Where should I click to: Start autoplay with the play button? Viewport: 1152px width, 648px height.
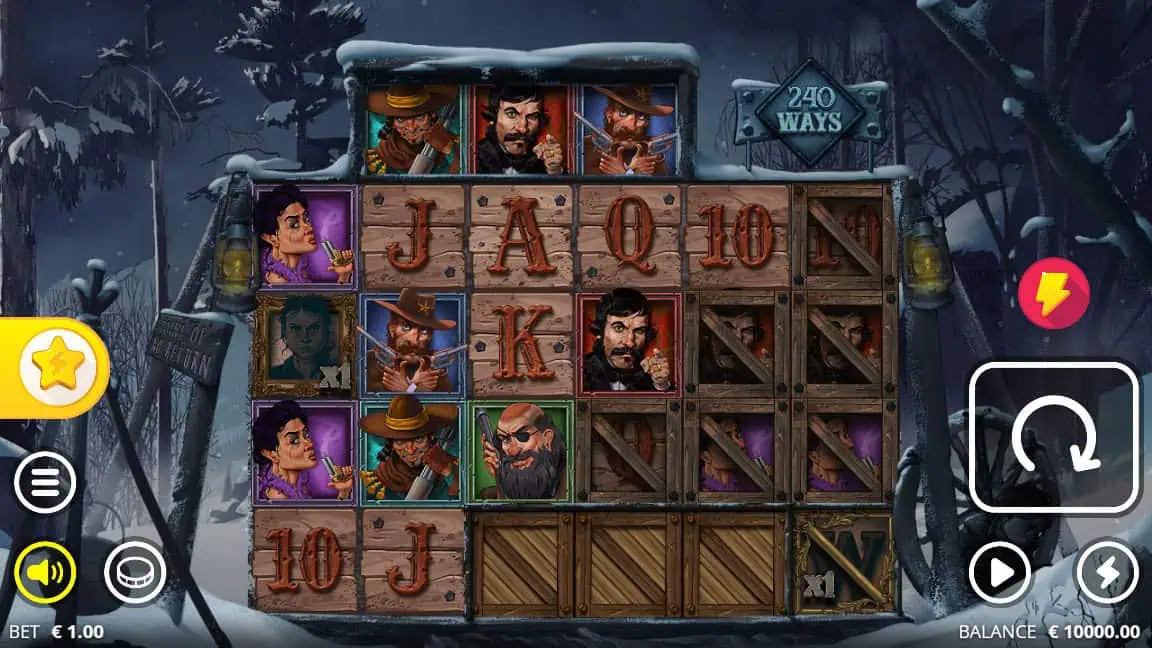(1000, 573)
